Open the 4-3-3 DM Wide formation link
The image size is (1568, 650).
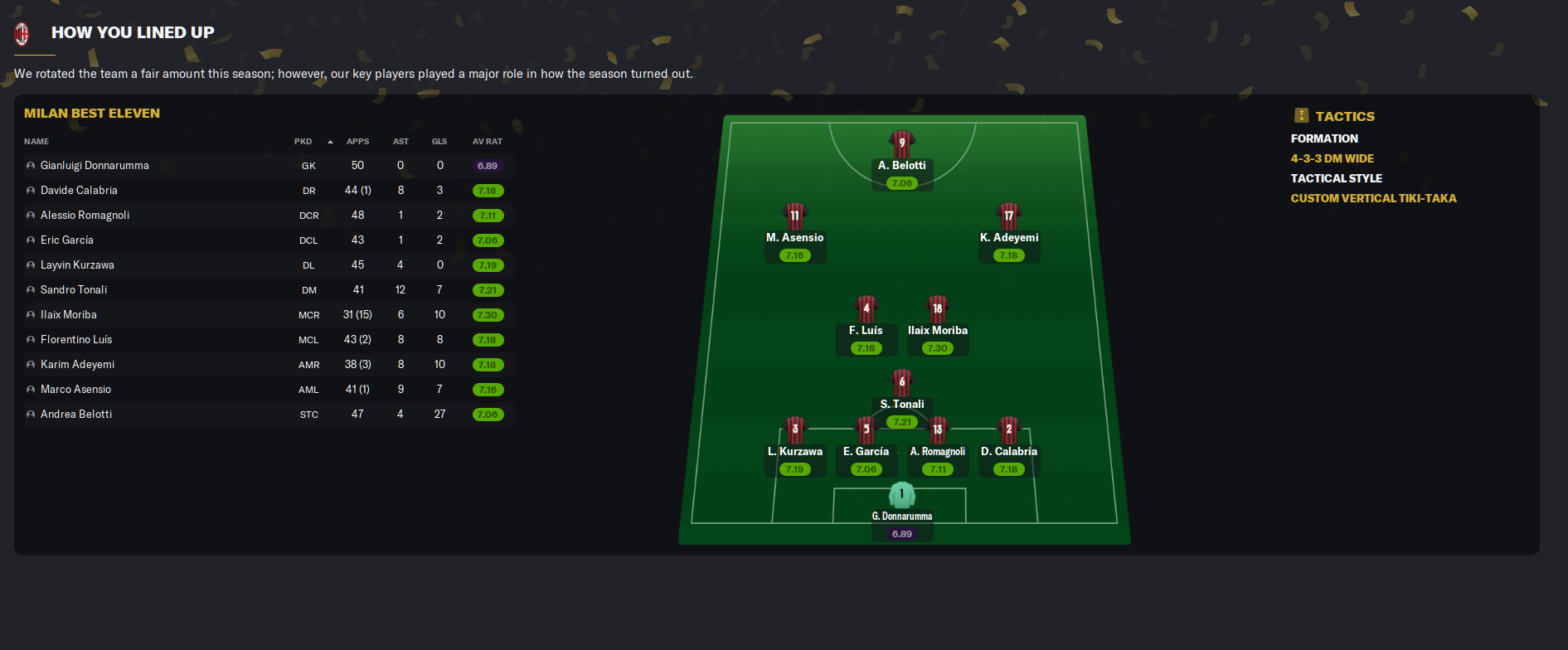coord(1332,158)
